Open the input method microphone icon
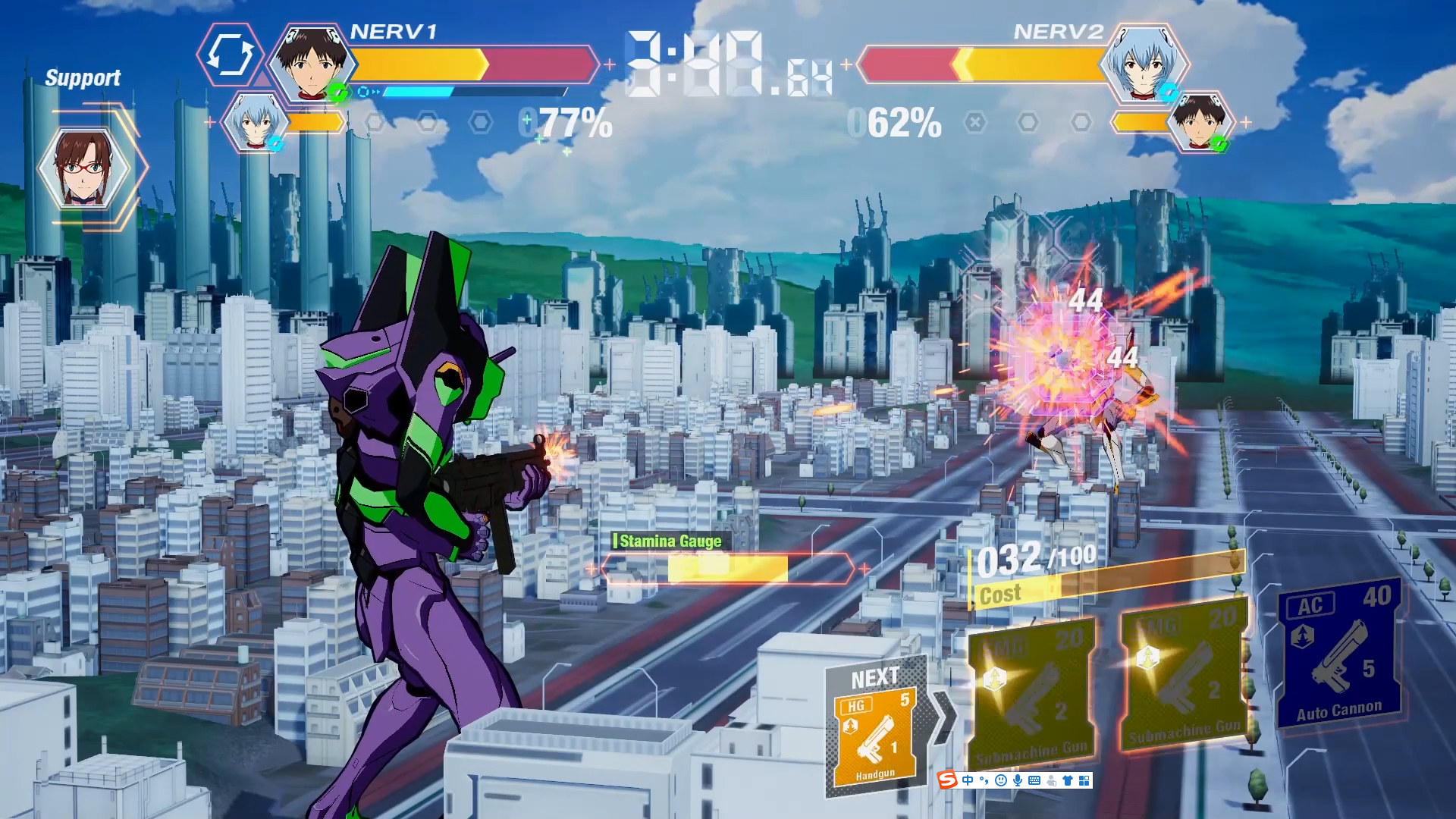The width and height of the screenshot is (1456, 819). click(x=1017, y=780)
